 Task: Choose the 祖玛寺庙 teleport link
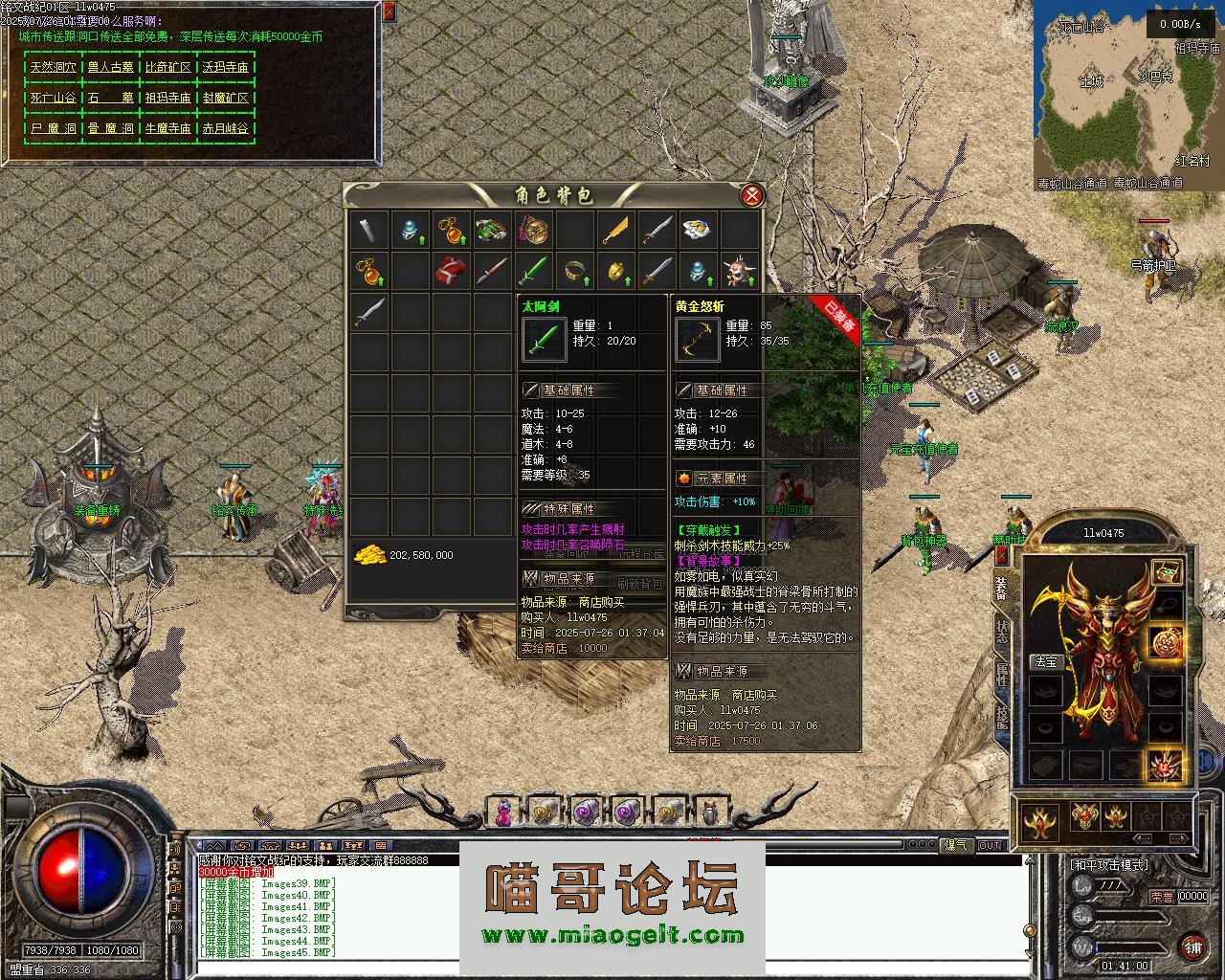pyautogui.click(x=167, y=98)
